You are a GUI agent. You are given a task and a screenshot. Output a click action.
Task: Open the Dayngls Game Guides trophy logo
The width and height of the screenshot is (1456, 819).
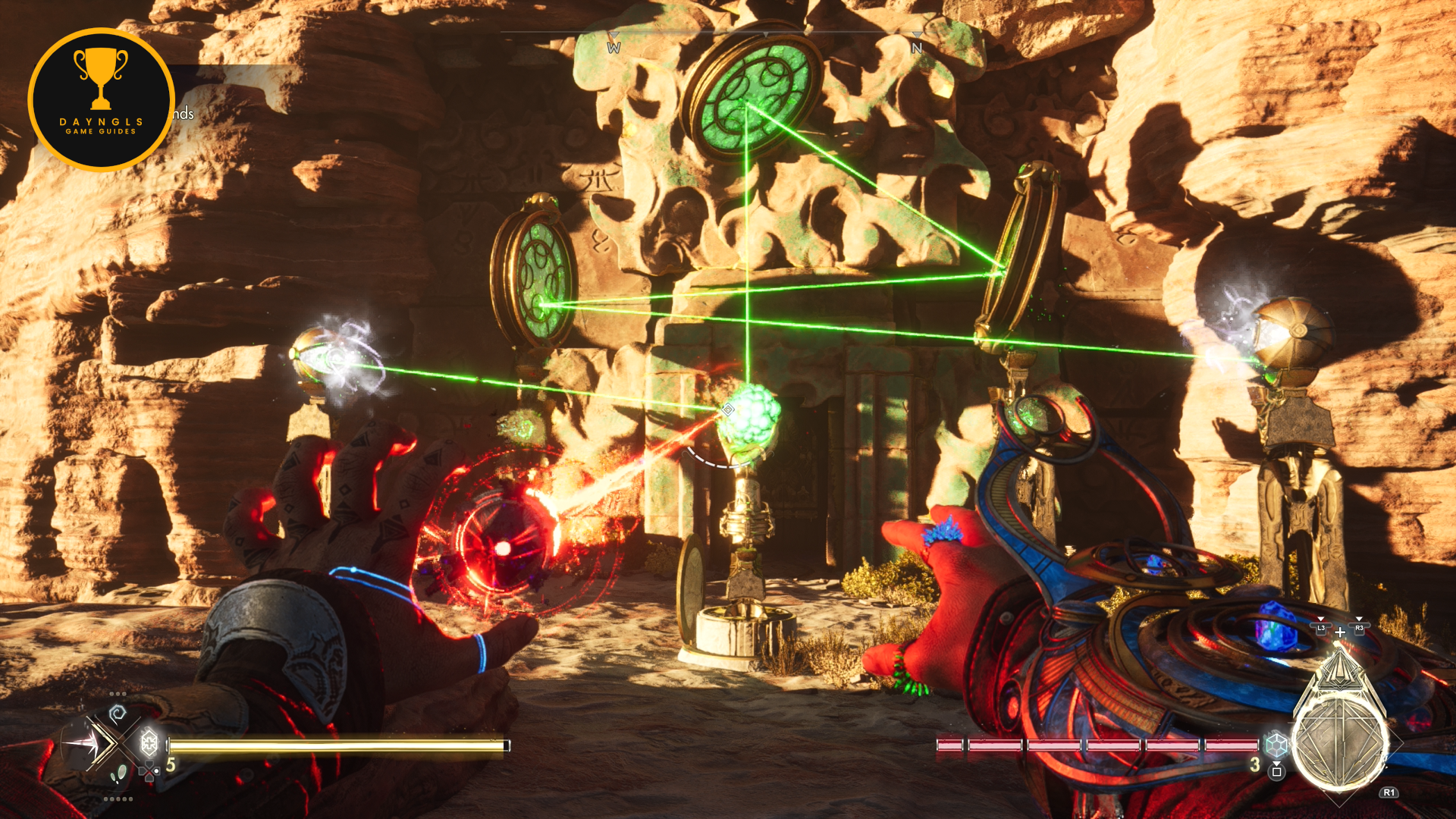(102, 100)
